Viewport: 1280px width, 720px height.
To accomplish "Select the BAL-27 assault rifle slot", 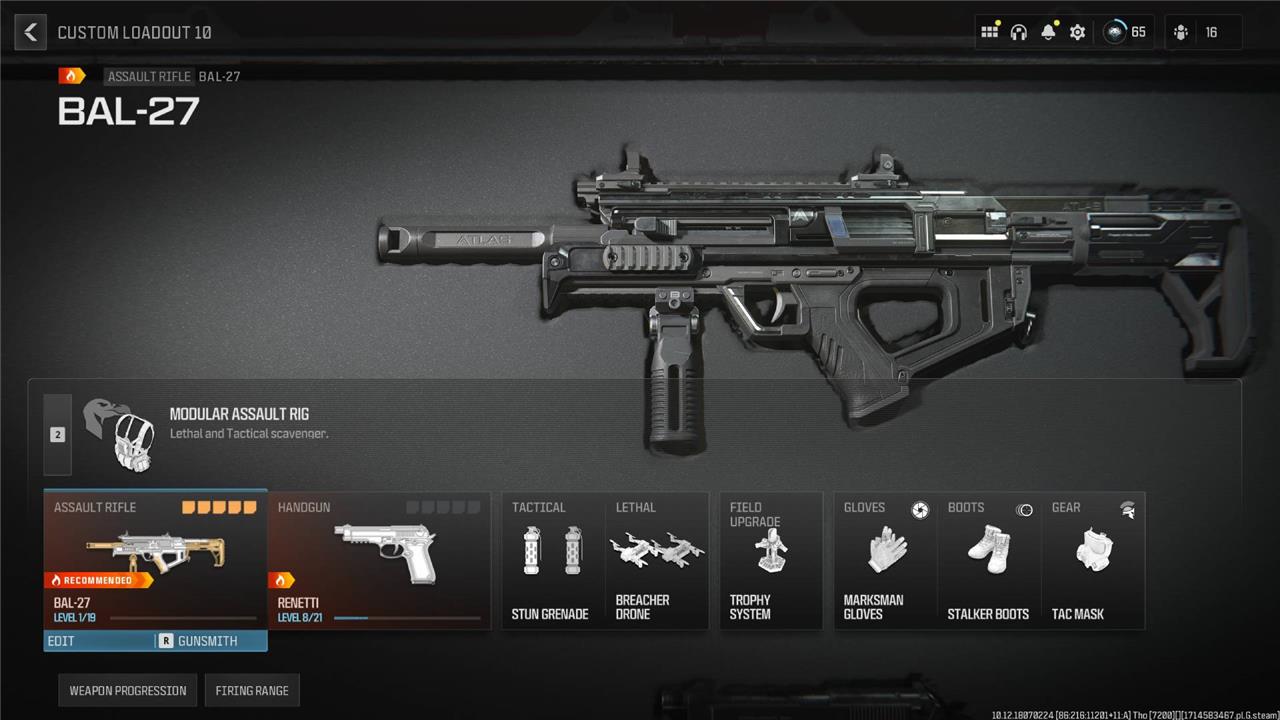I will pyautogui.click(x=155, y=560).
